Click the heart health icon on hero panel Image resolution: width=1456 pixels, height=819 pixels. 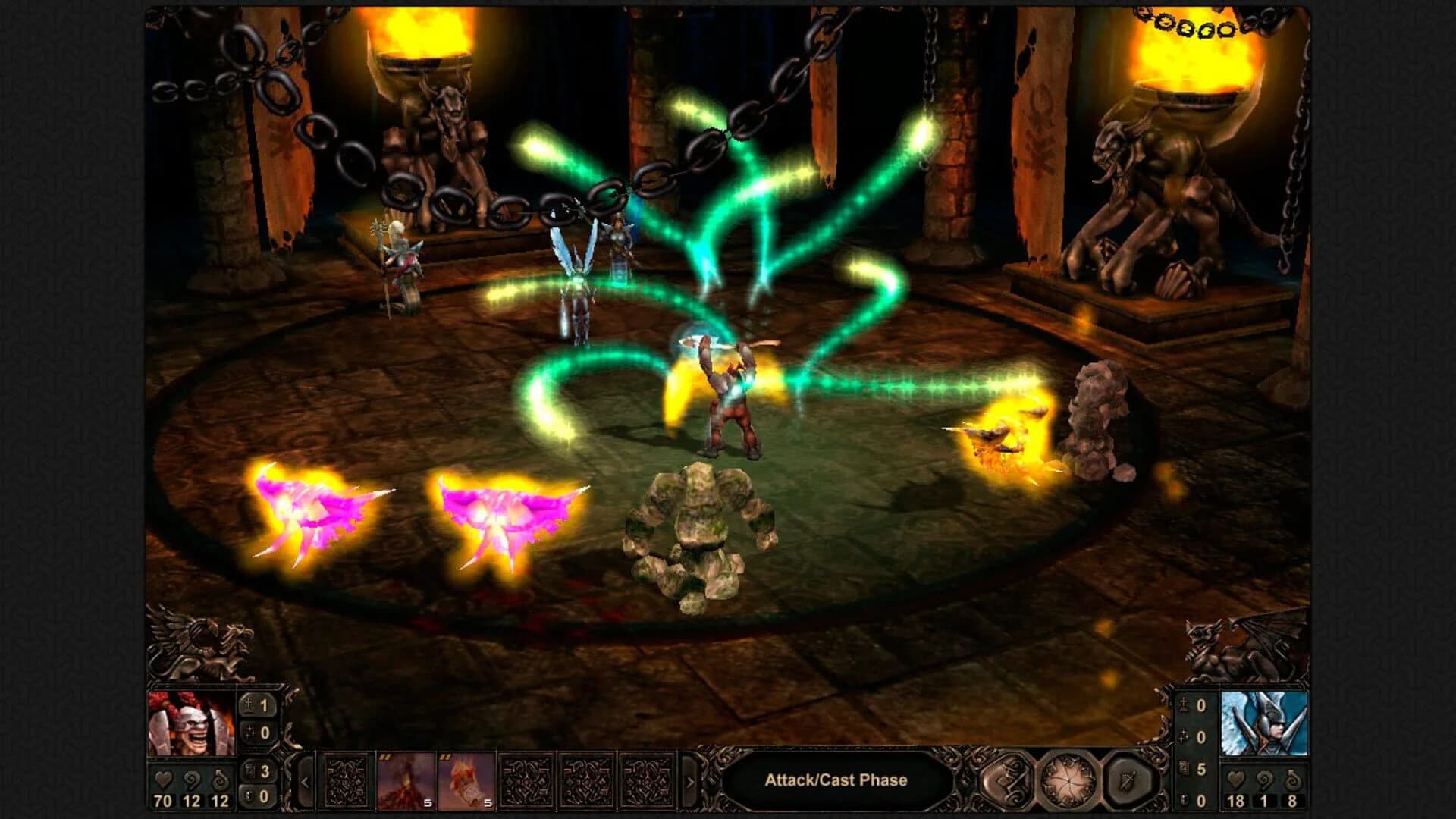[164, 780]
